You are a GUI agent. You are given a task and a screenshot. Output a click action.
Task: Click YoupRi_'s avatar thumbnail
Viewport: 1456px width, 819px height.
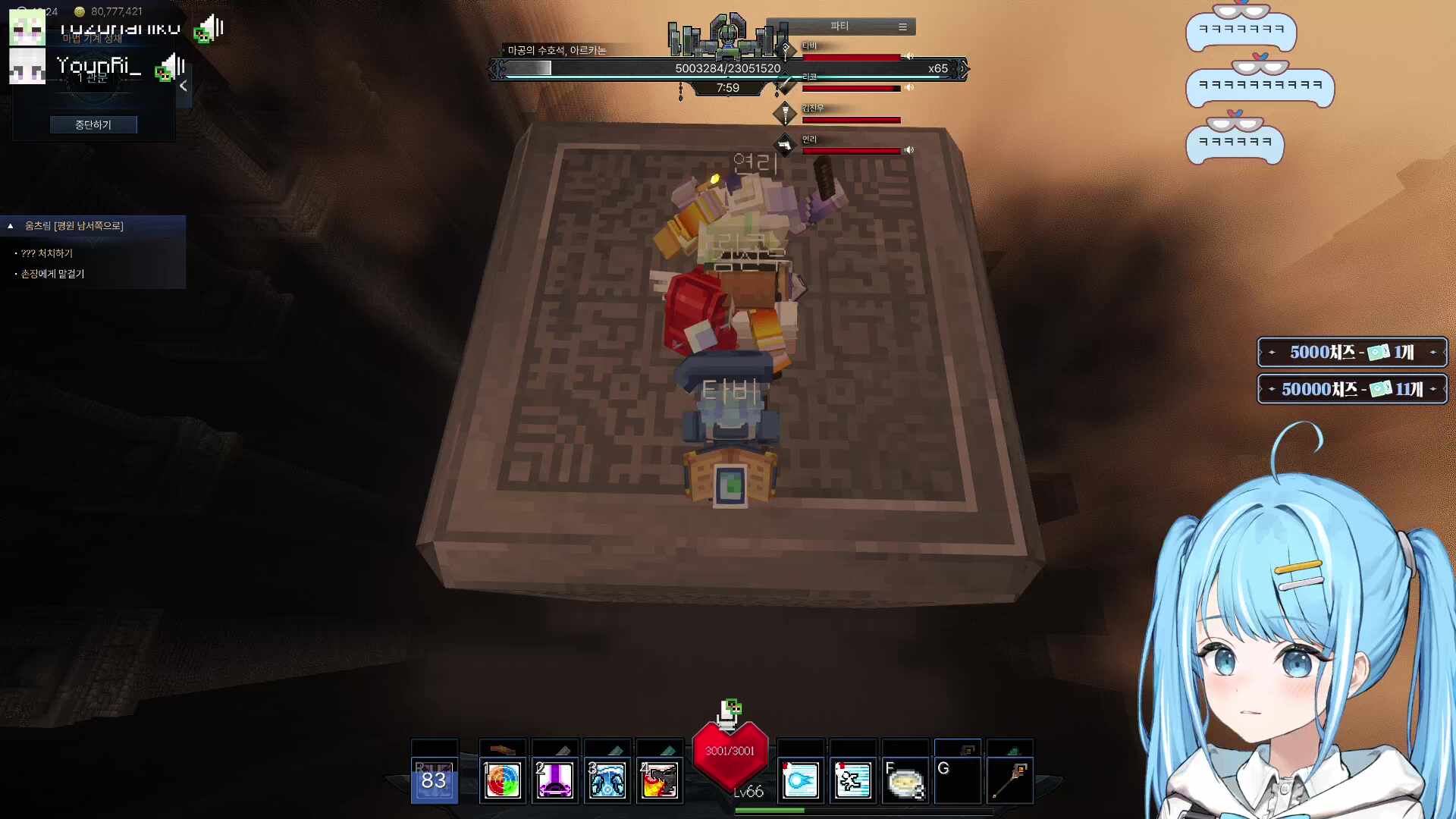tap(27, 67)
